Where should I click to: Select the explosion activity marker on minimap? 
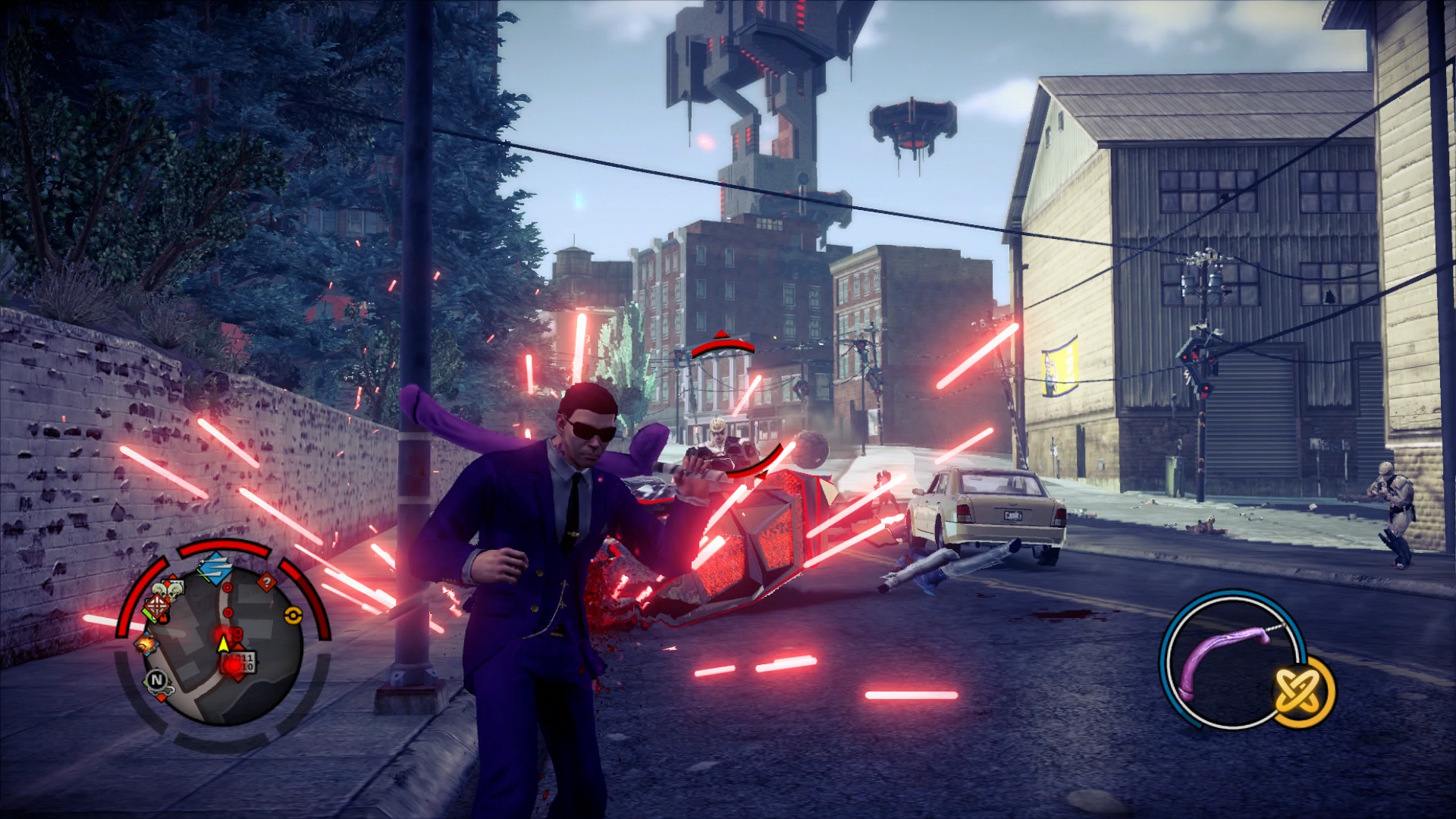coord(145,644)
